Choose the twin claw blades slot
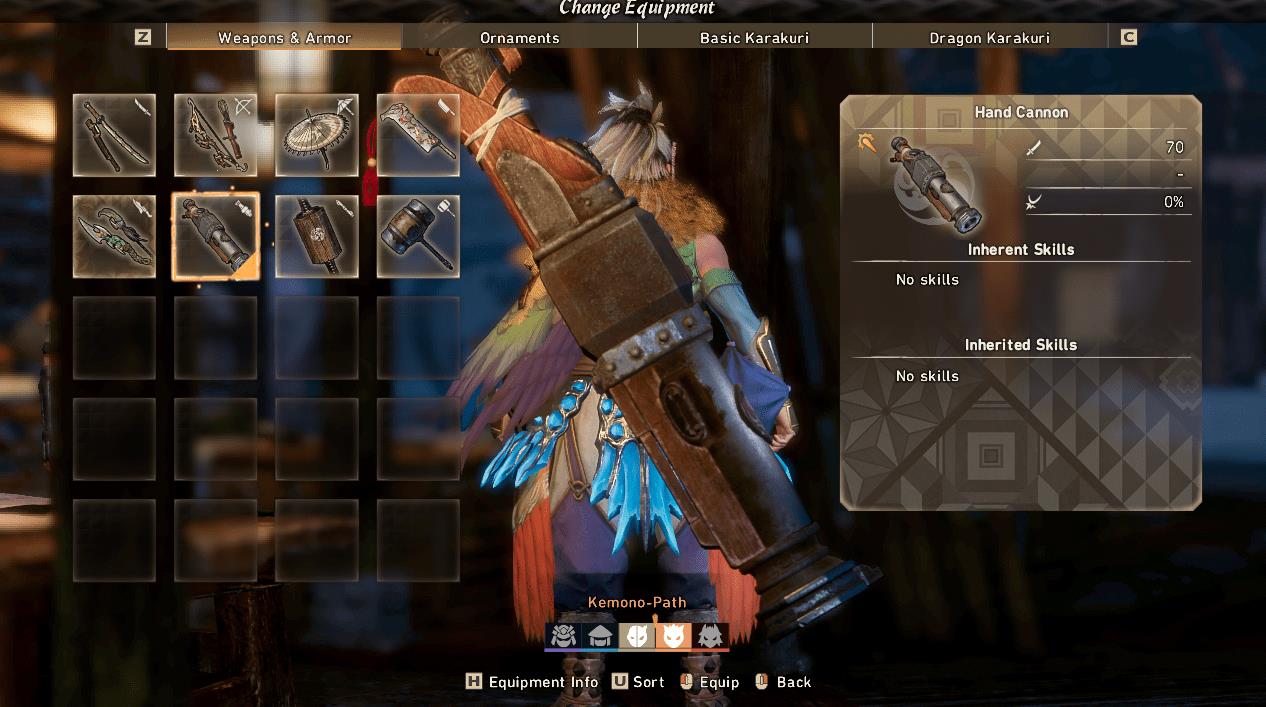1266x707 pixels. click(x=114, y=236)
